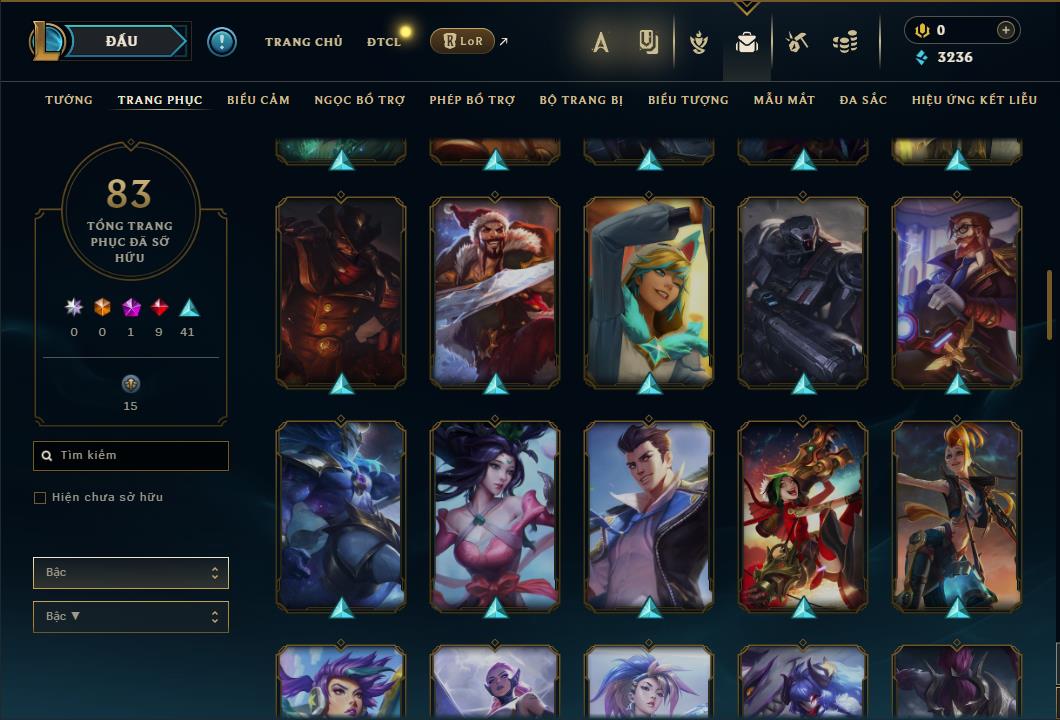Switch to the TƯỚNG tab
Screen dimensions: 1060x720
coord(69,100)
